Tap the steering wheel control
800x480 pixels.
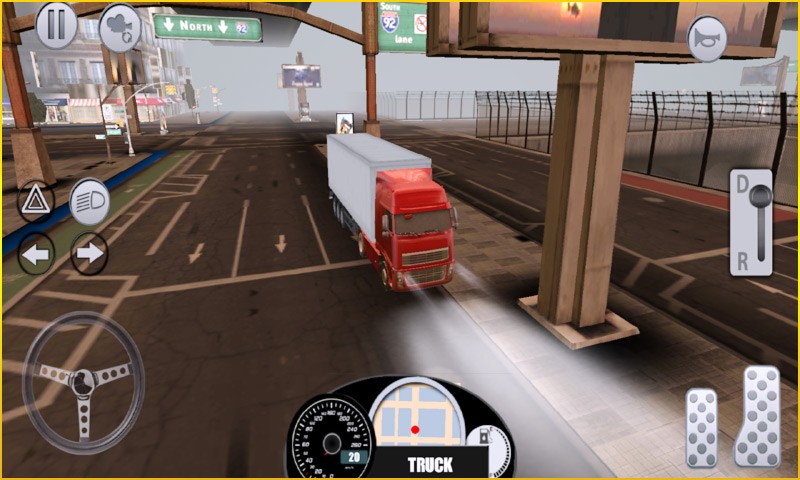coord(84,381)
